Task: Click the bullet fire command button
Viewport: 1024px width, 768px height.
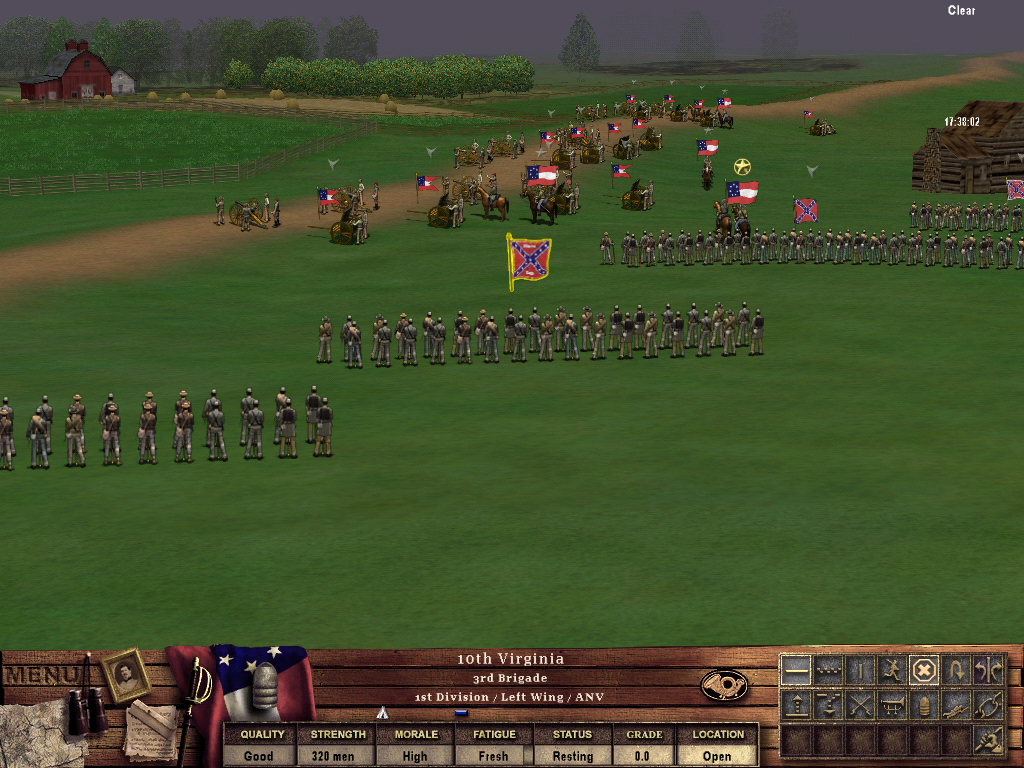Action: pyautogui.click(x=924, y=705)
